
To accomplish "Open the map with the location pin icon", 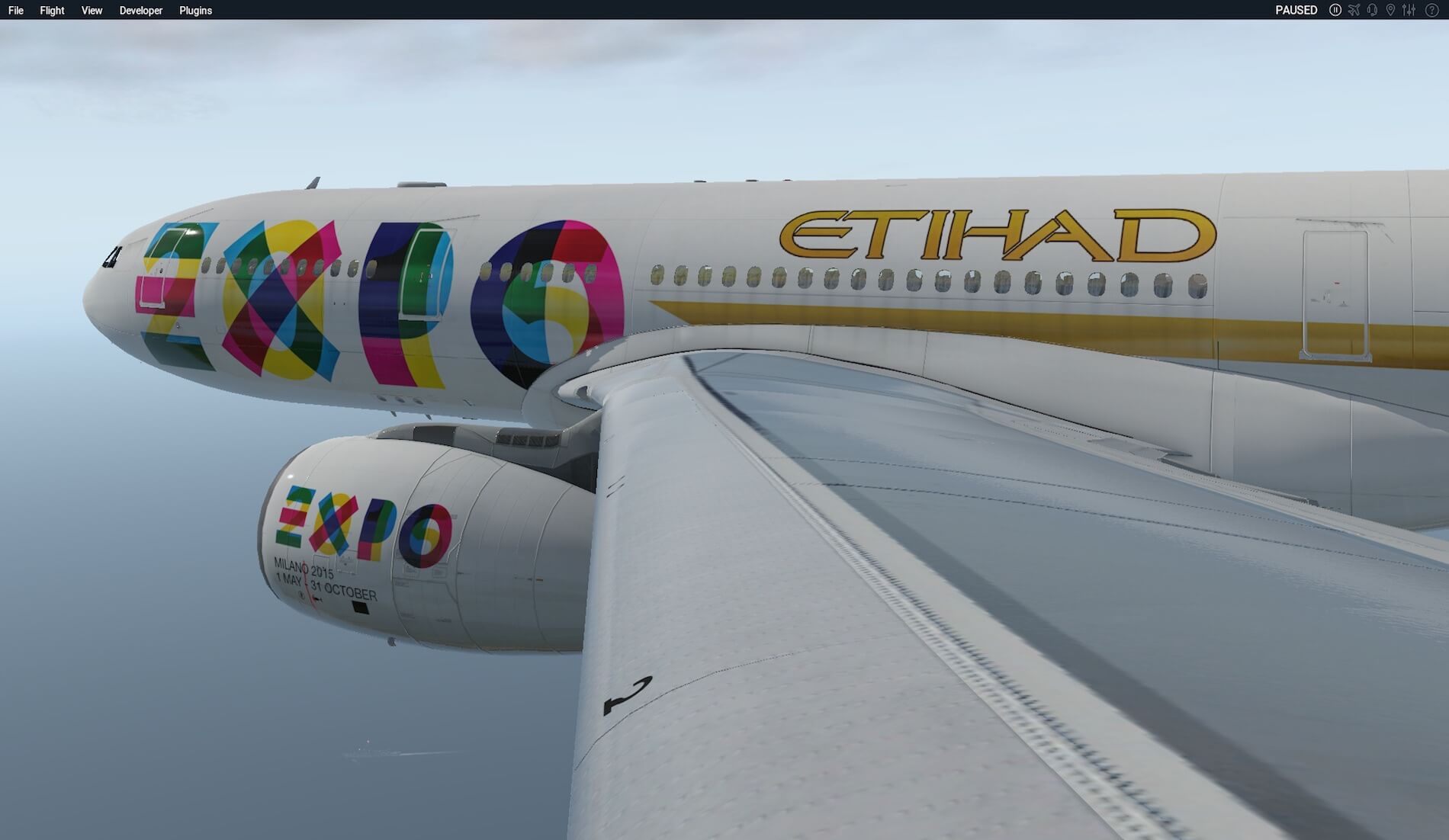I will pos(1391,10).
